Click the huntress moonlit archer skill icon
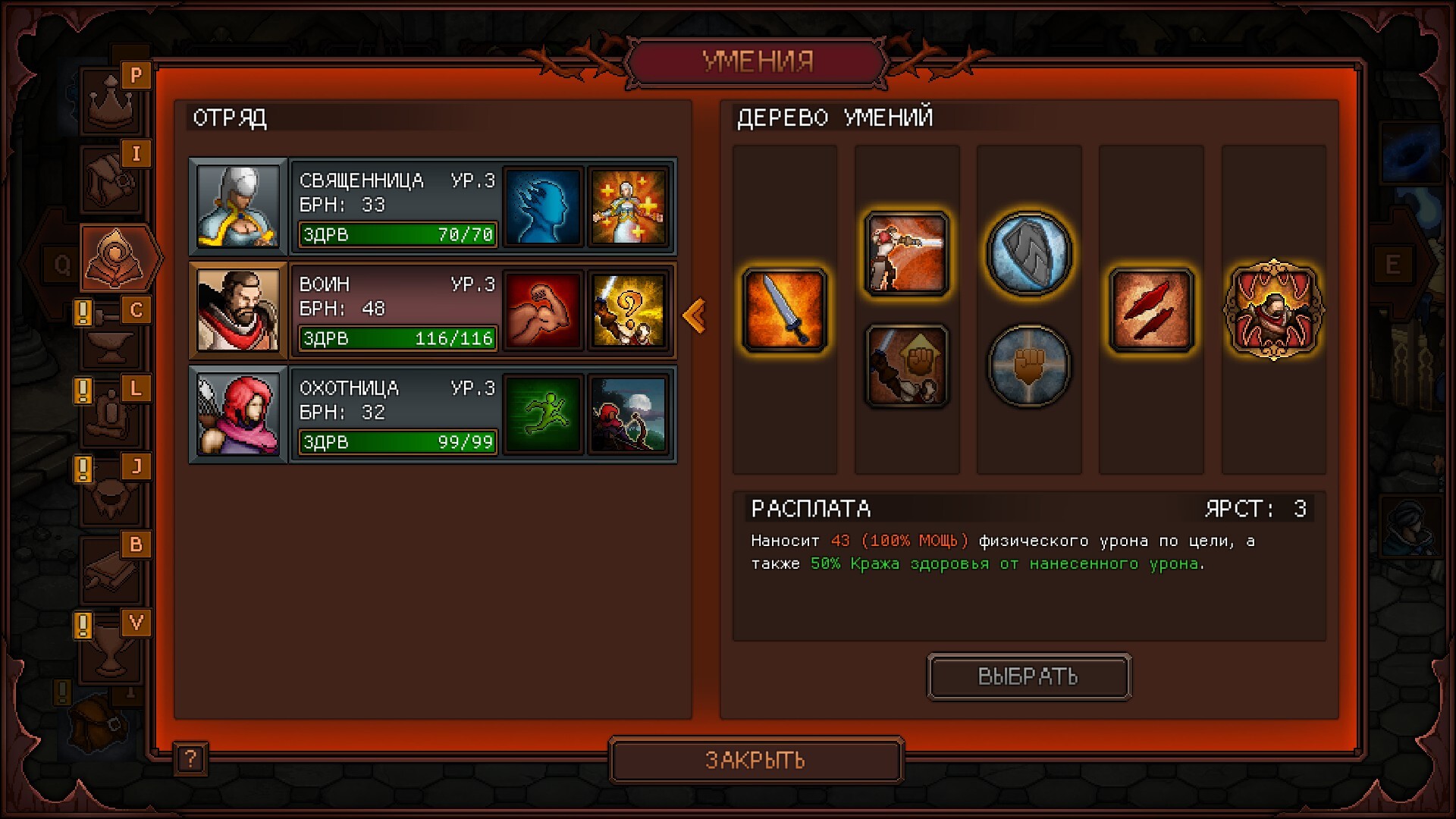The height and width of the screenshot is (819, 1456). 628,414
